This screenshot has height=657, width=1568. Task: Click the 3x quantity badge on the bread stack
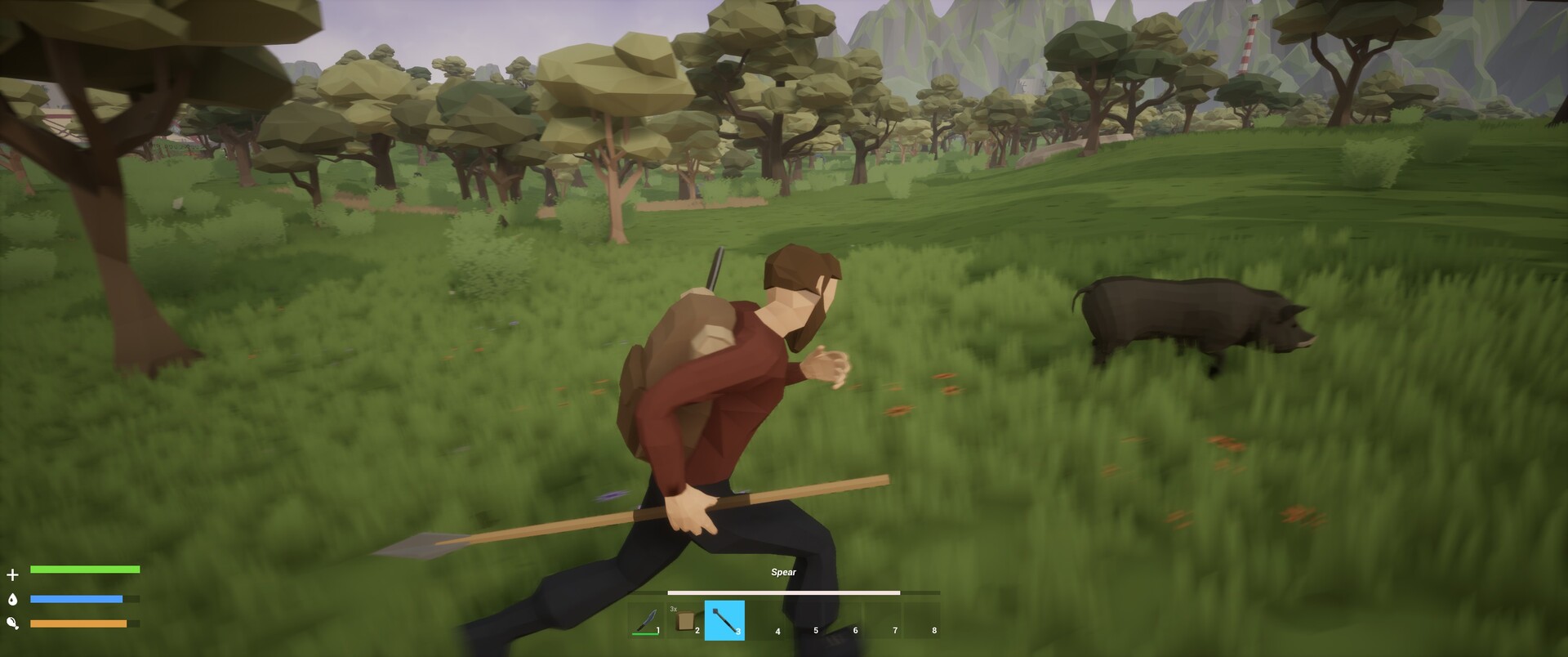(674, 608)
